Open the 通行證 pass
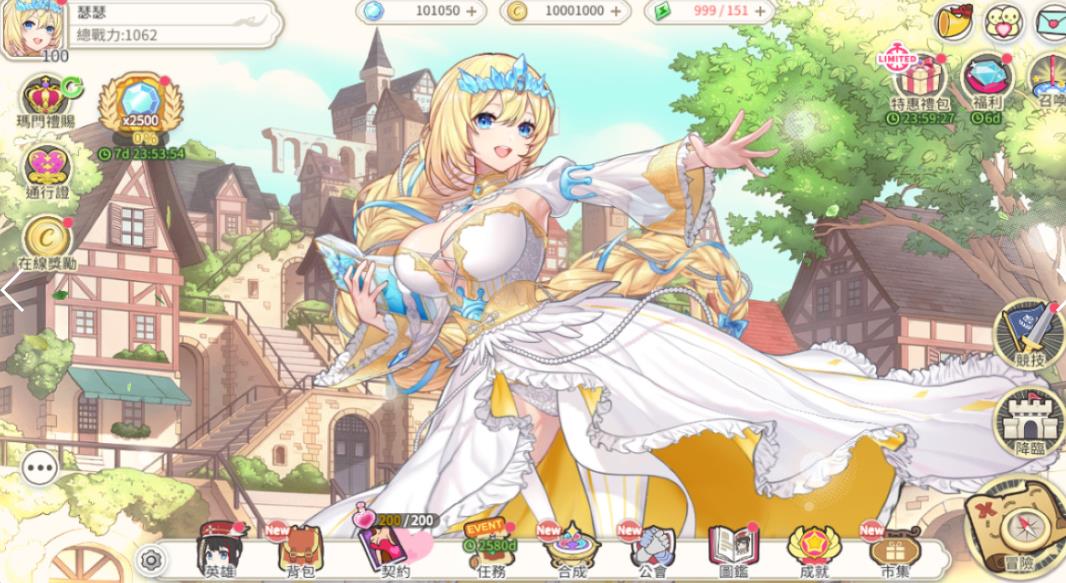Screen dimensions: 1066x583 (x=46, y=169)
